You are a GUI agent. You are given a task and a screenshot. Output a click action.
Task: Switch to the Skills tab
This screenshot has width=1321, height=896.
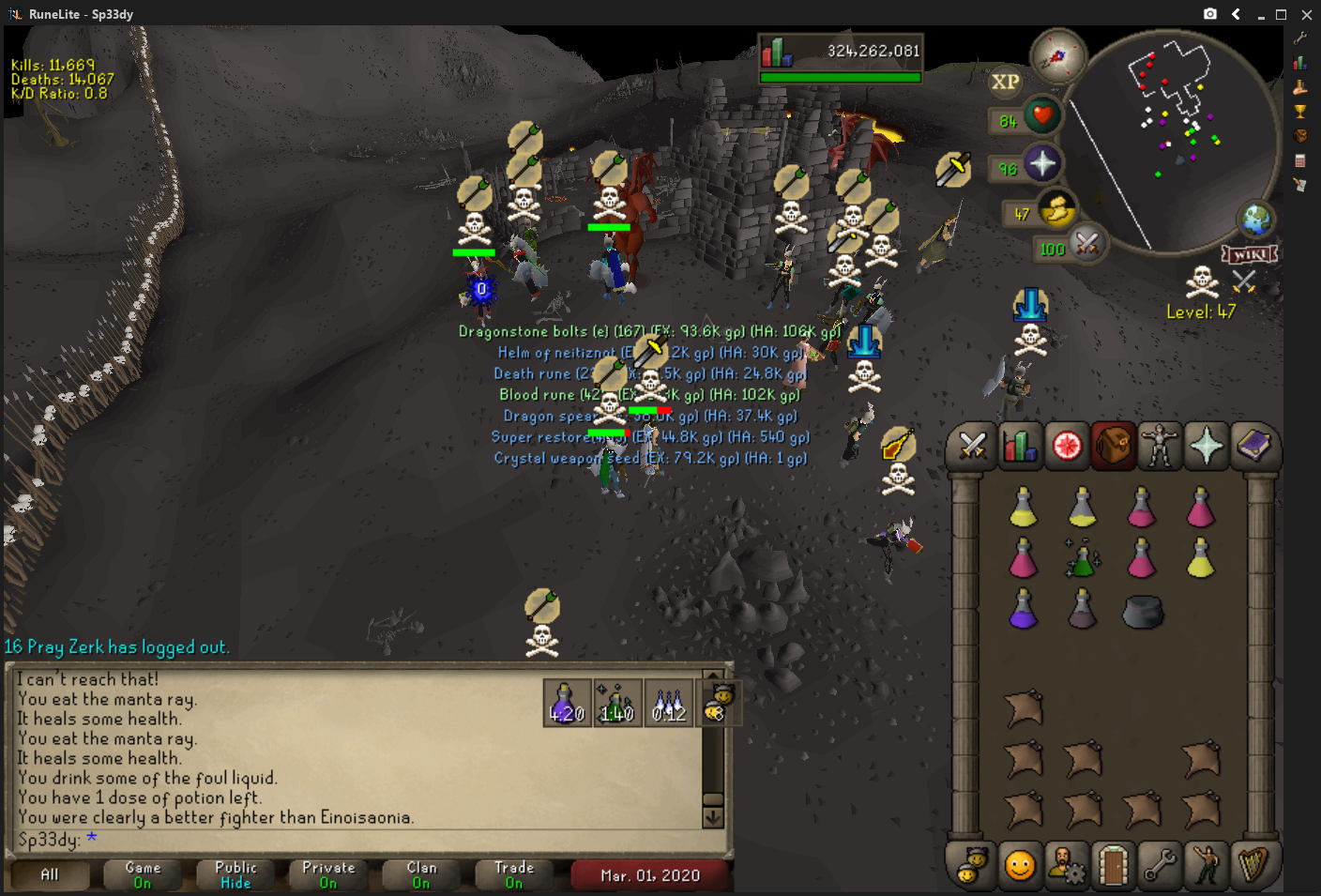pos(1019,446)
